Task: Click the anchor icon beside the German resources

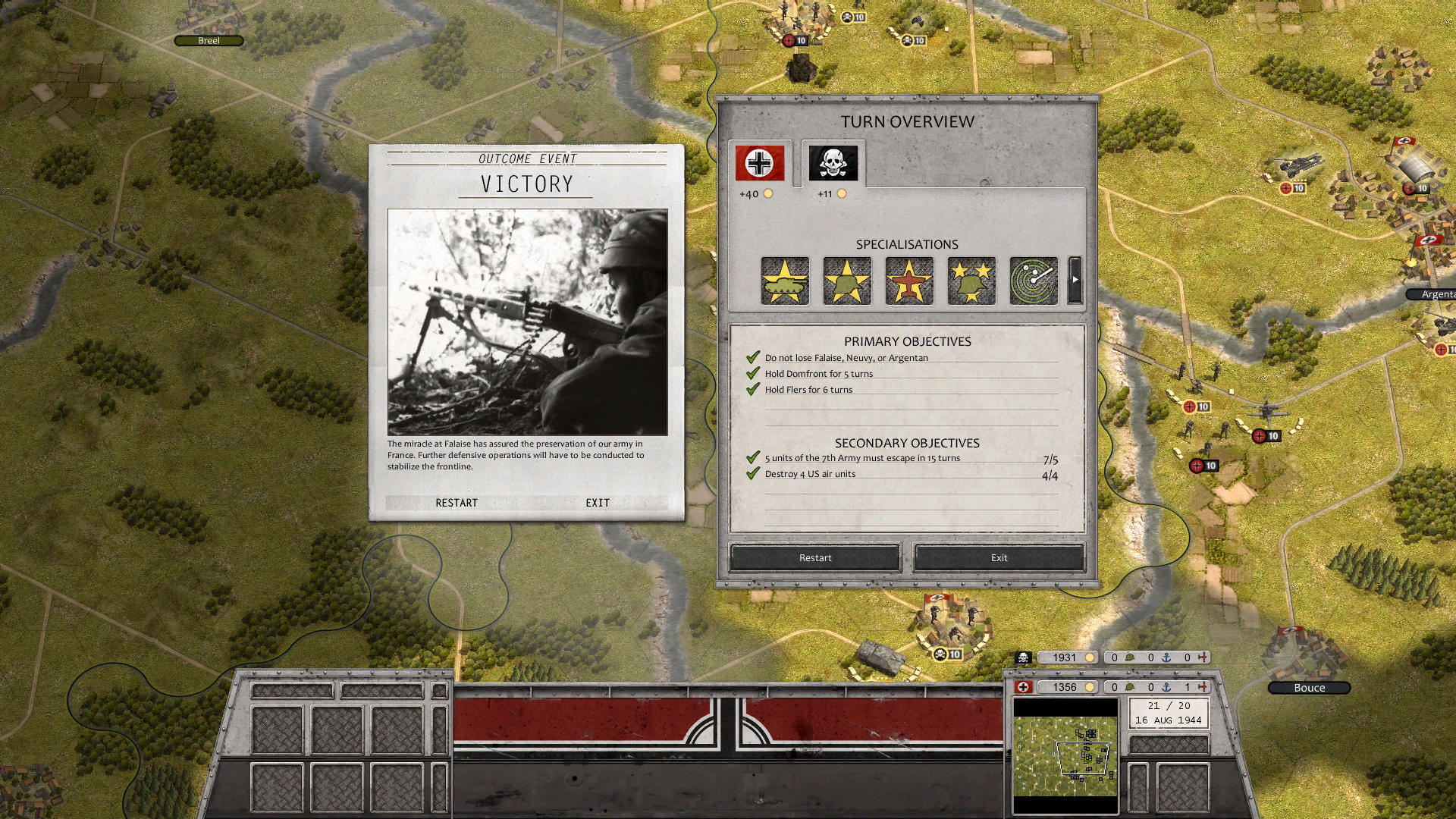Action: click(x=1166, y=687)
